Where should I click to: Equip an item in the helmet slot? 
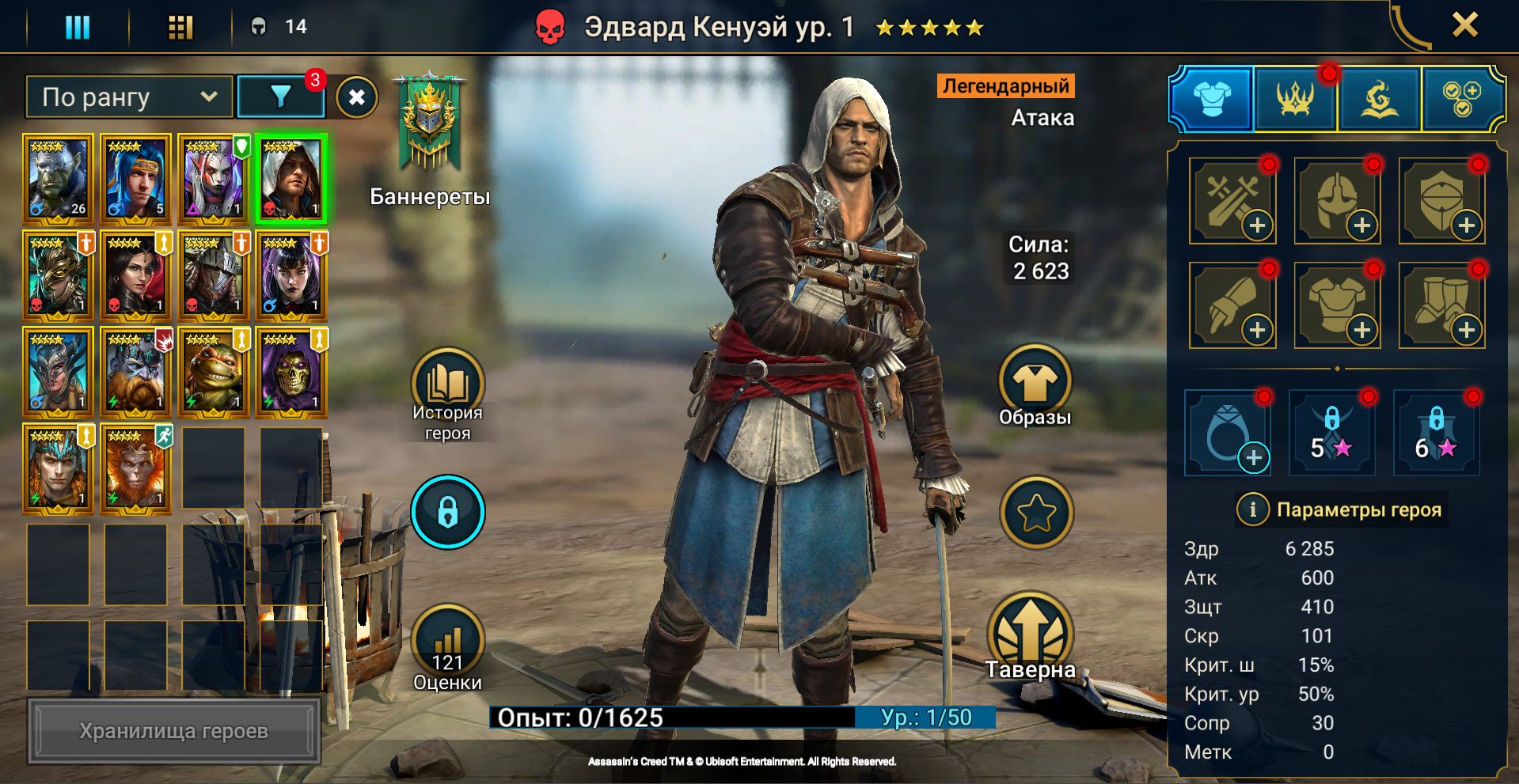pos(1337,199)
